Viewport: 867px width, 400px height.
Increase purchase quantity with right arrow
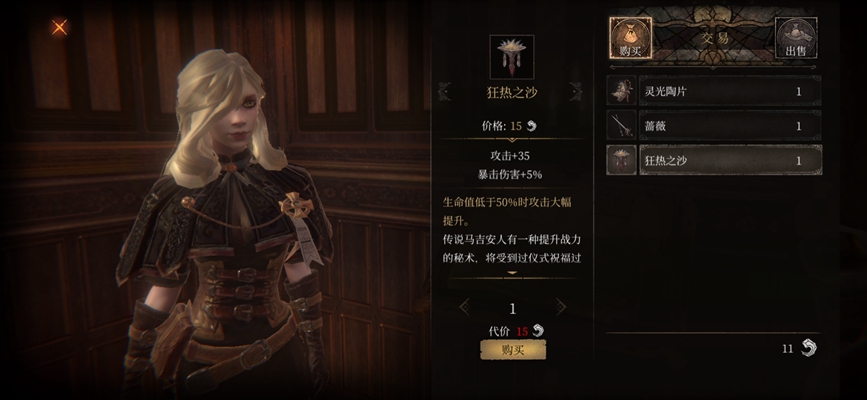pos(560,307)
